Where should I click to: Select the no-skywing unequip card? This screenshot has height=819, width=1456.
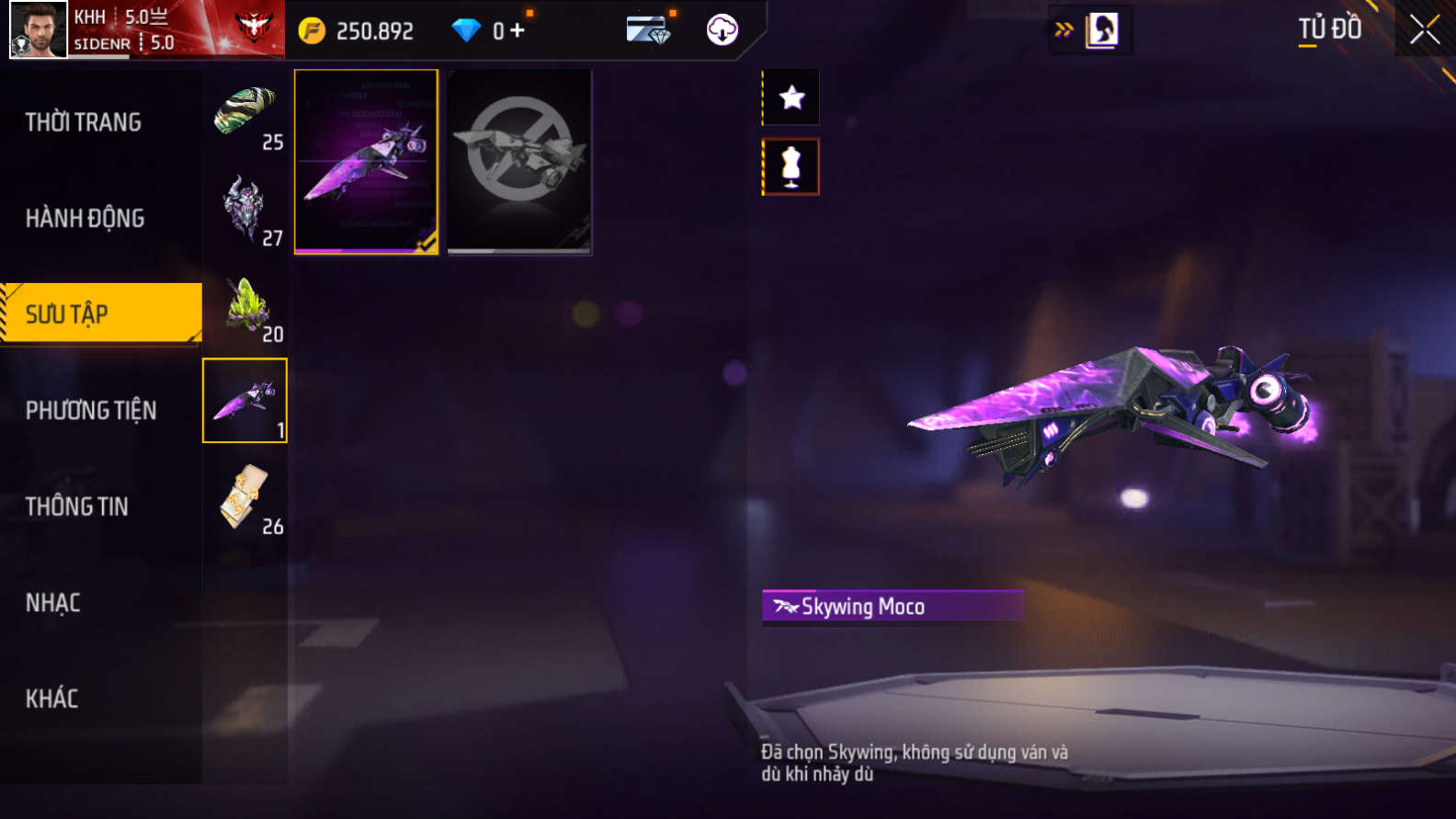pyautogui.click(x=519, y=161)
